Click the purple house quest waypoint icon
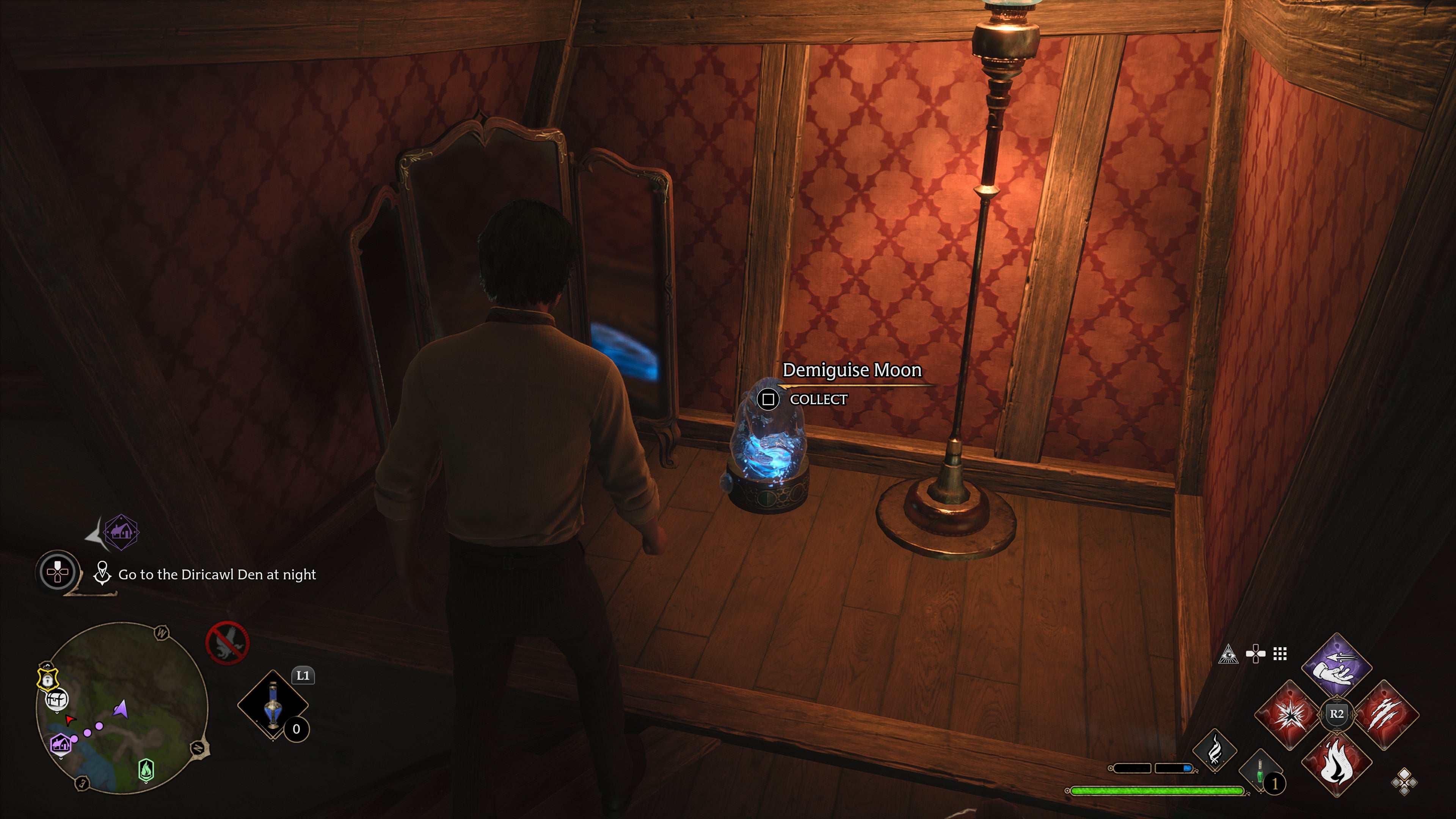The height and width of the screenshot is (819, 1456). [121, 532]
